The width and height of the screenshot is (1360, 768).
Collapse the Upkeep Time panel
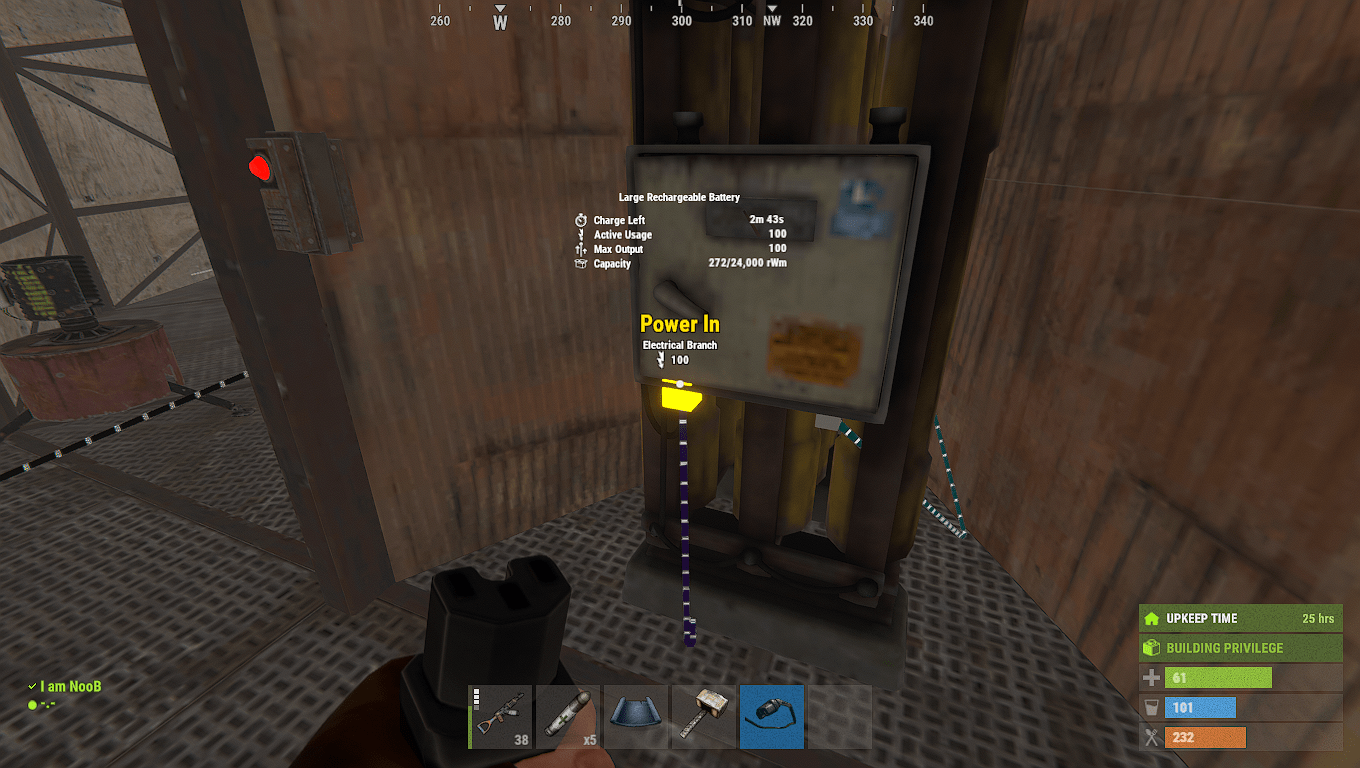pyautogui.click(x=1240, y=618)
